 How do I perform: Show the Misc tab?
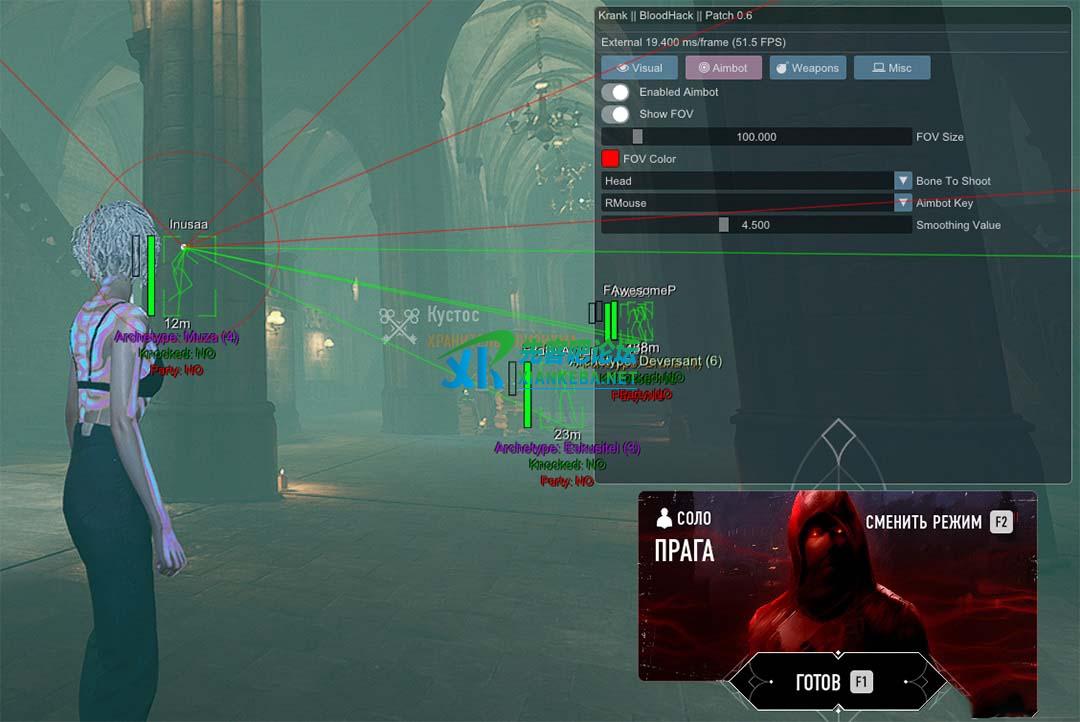(892, 68)
